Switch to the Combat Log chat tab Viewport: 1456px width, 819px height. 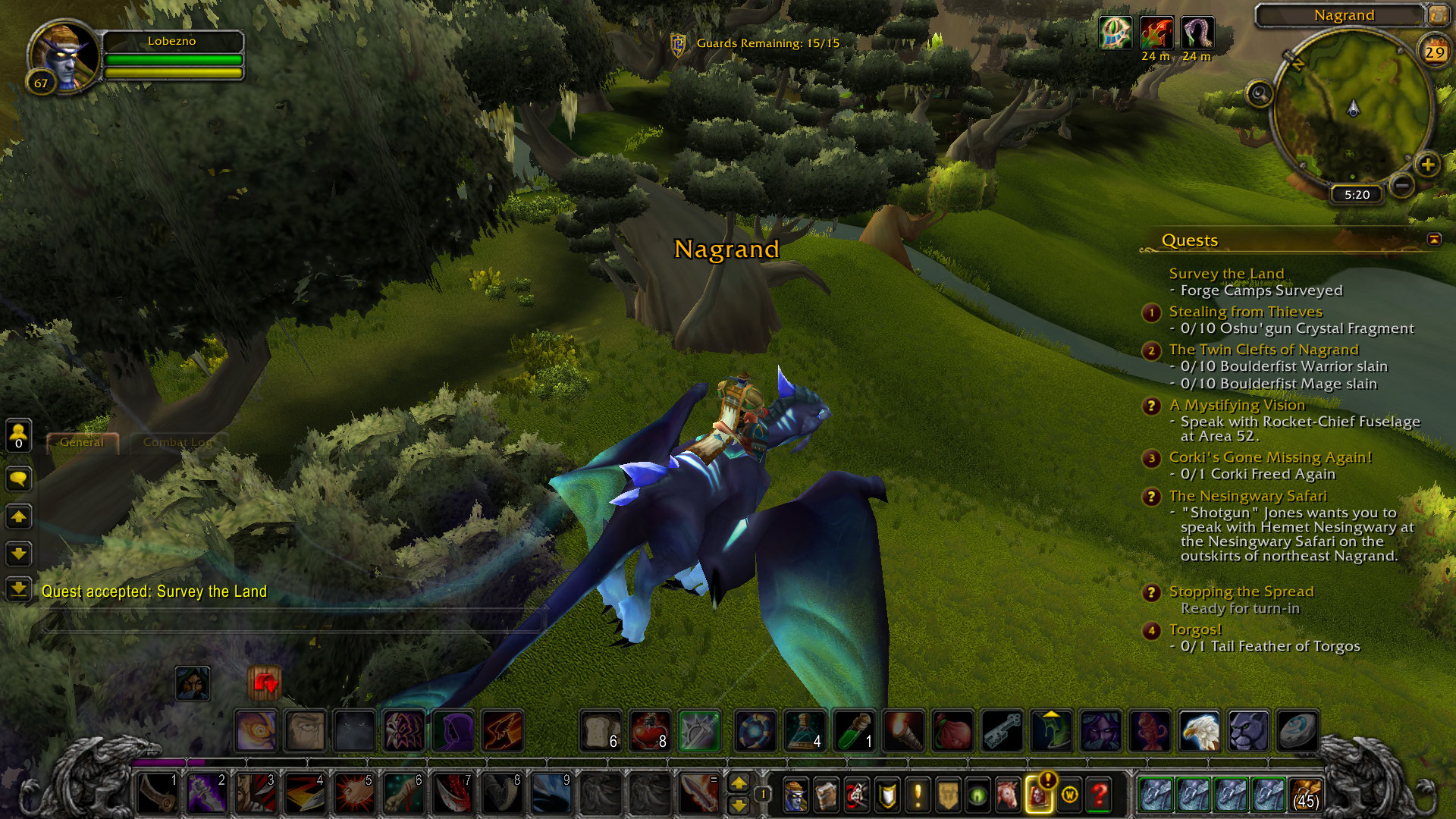click(177, 442)
